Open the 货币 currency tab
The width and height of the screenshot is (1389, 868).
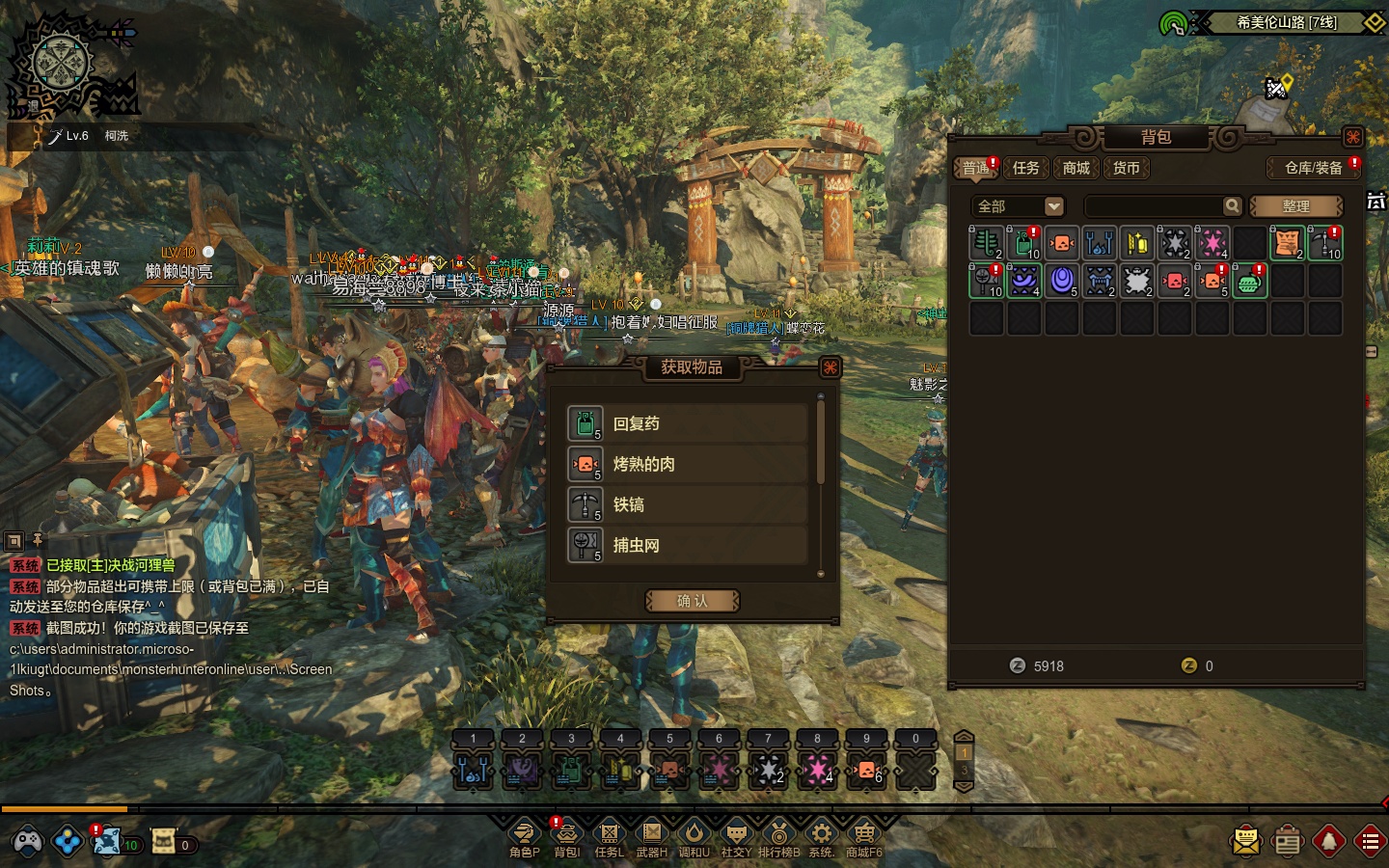pyautogui.click(x=1126, y=168)
